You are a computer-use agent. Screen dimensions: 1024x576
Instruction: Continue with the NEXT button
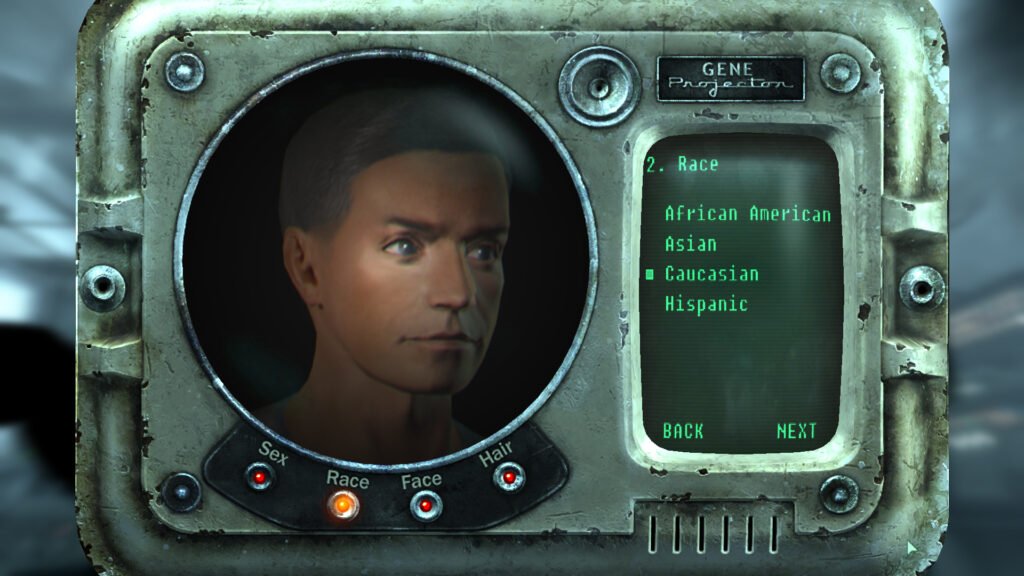[x=797, y=431]
